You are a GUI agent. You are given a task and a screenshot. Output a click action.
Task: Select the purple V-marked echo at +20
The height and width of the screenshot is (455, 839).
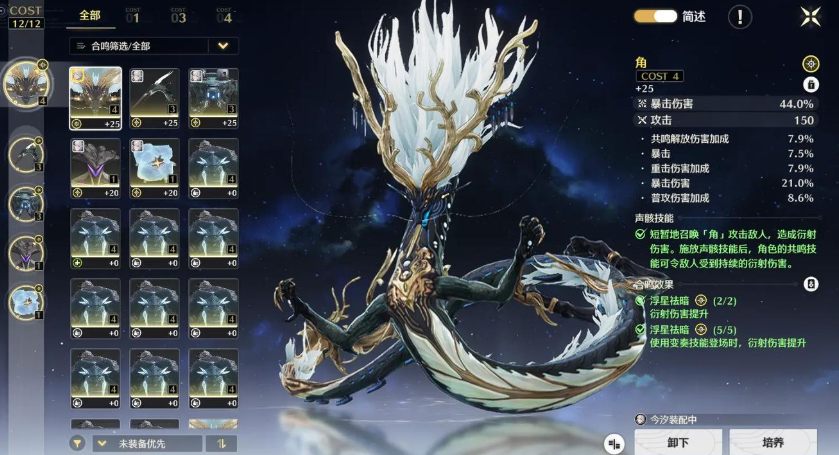[x=95, y=168]
